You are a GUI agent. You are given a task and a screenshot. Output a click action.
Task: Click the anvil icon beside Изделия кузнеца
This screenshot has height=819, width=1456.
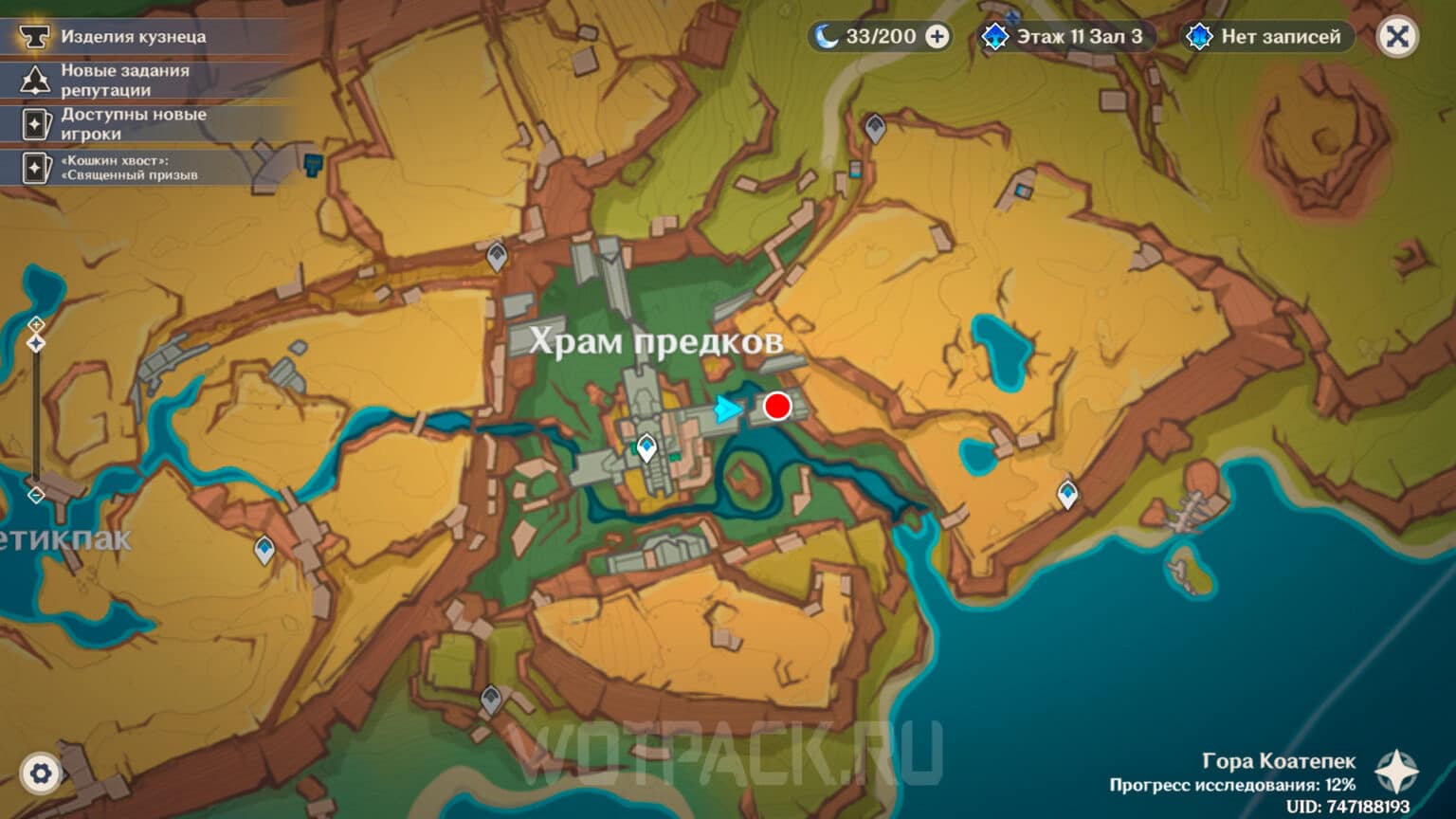33,38
